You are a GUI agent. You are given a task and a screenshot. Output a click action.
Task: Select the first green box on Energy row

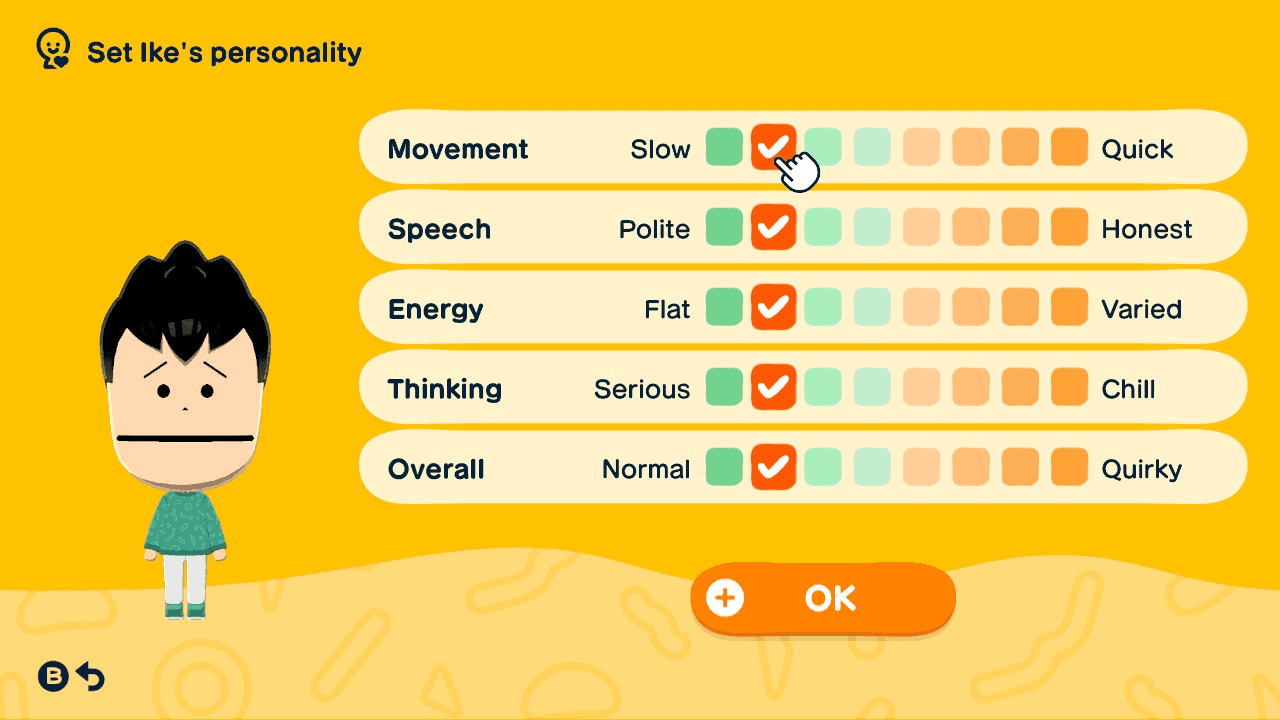click(x=724, y=307)
